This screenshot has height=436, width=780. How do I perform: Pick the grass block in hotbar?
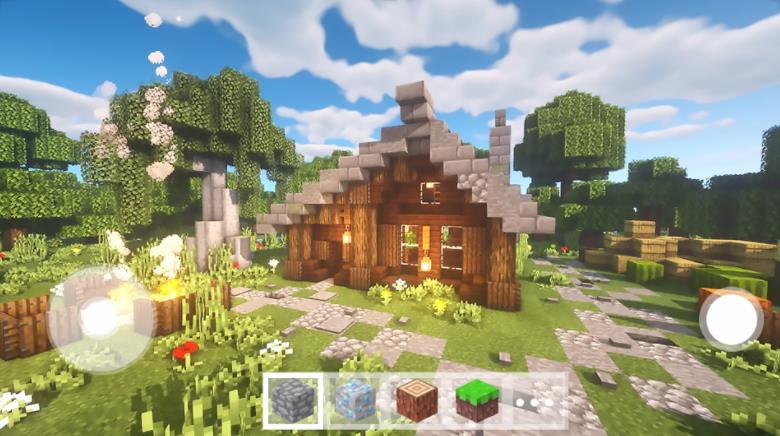click(477, 401)
